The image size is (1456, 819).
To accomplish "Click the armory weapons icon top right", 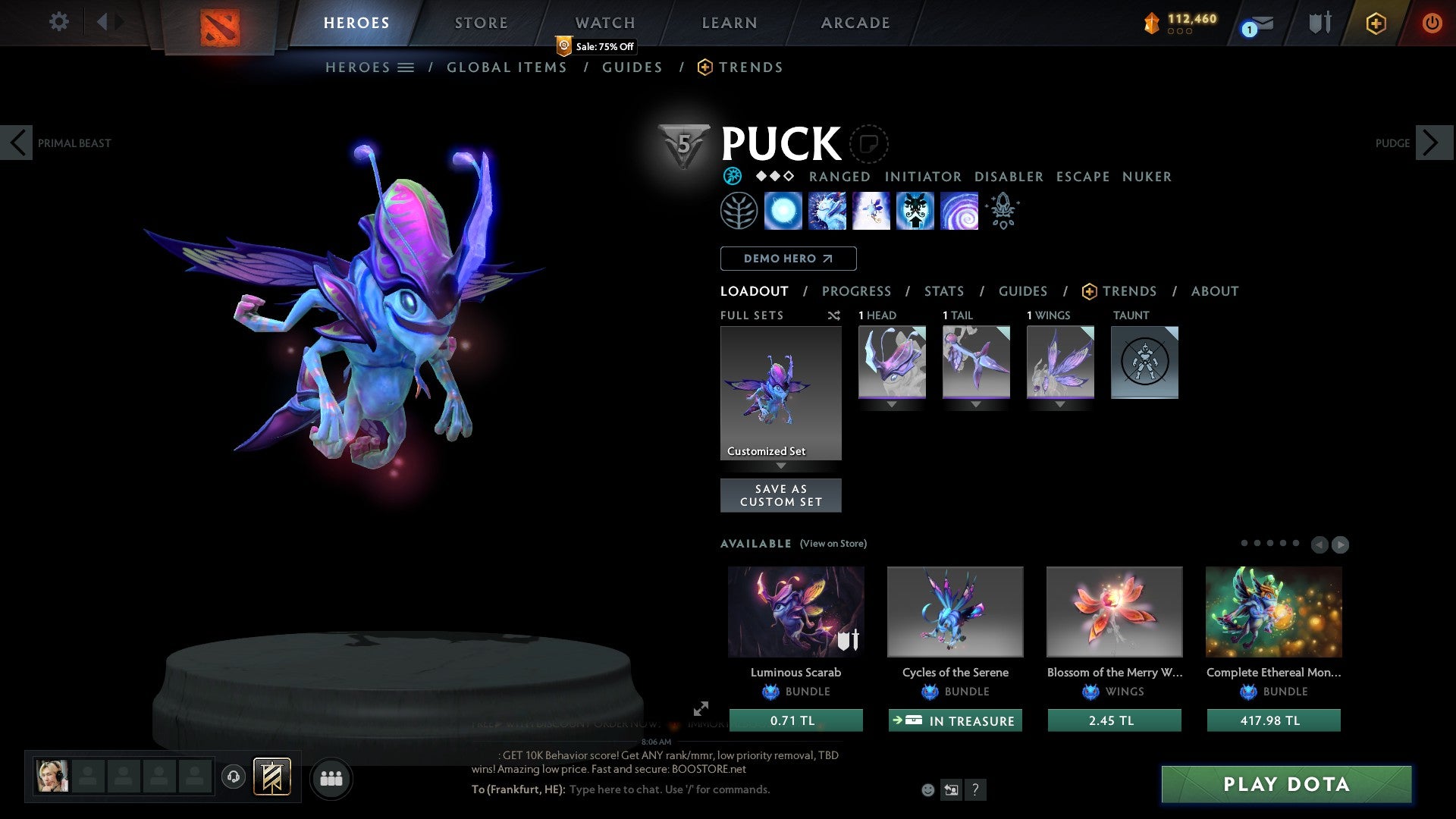I will click(1319, 22).
